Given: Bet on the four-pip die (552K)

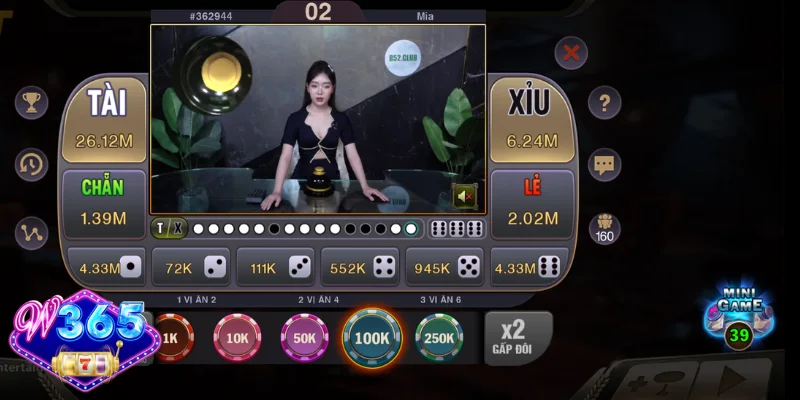Looking at the screenshot, I should click(x=361, y=267).
